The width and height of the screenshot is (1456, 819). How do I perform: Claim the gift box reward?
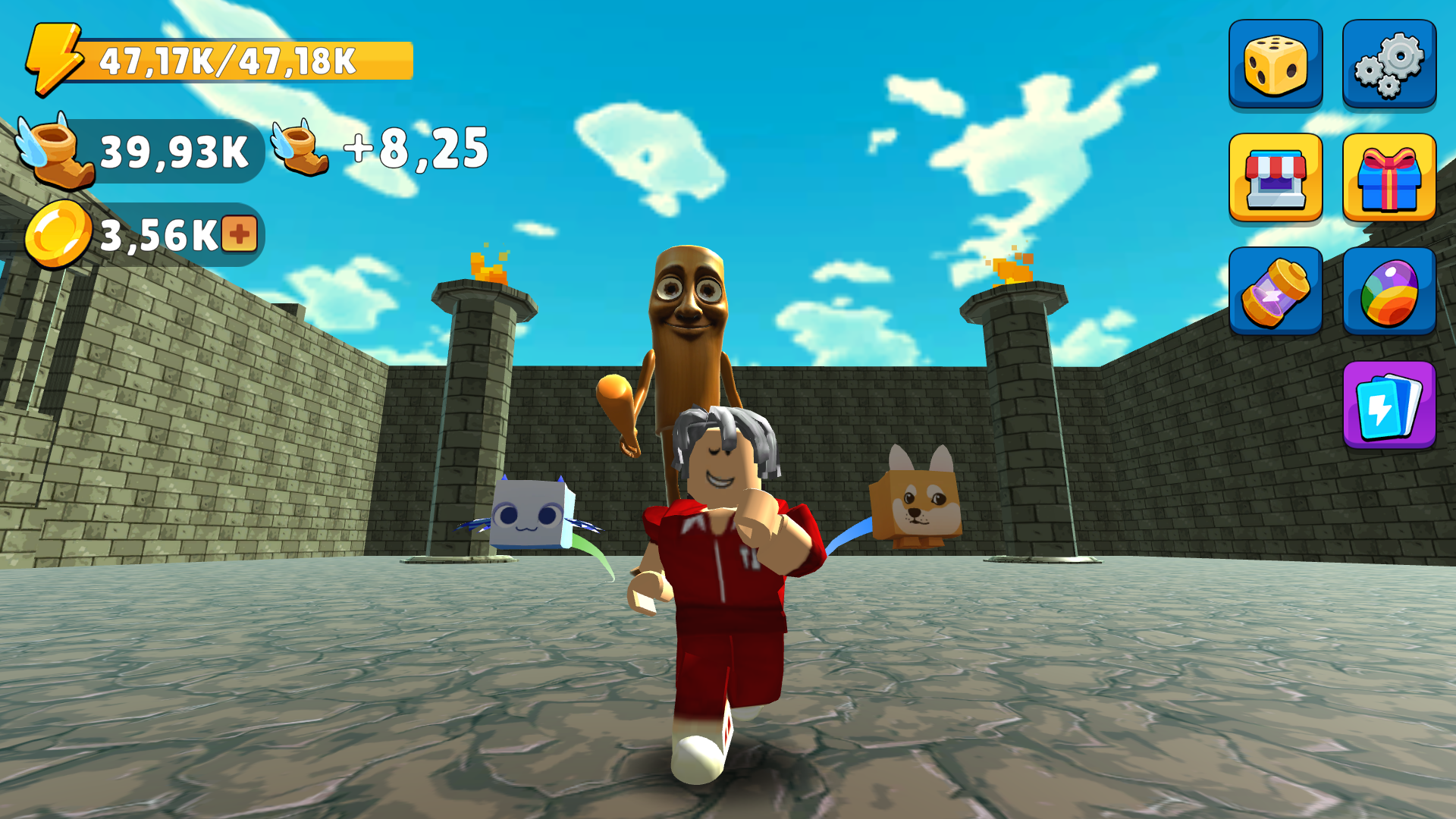1389,177
